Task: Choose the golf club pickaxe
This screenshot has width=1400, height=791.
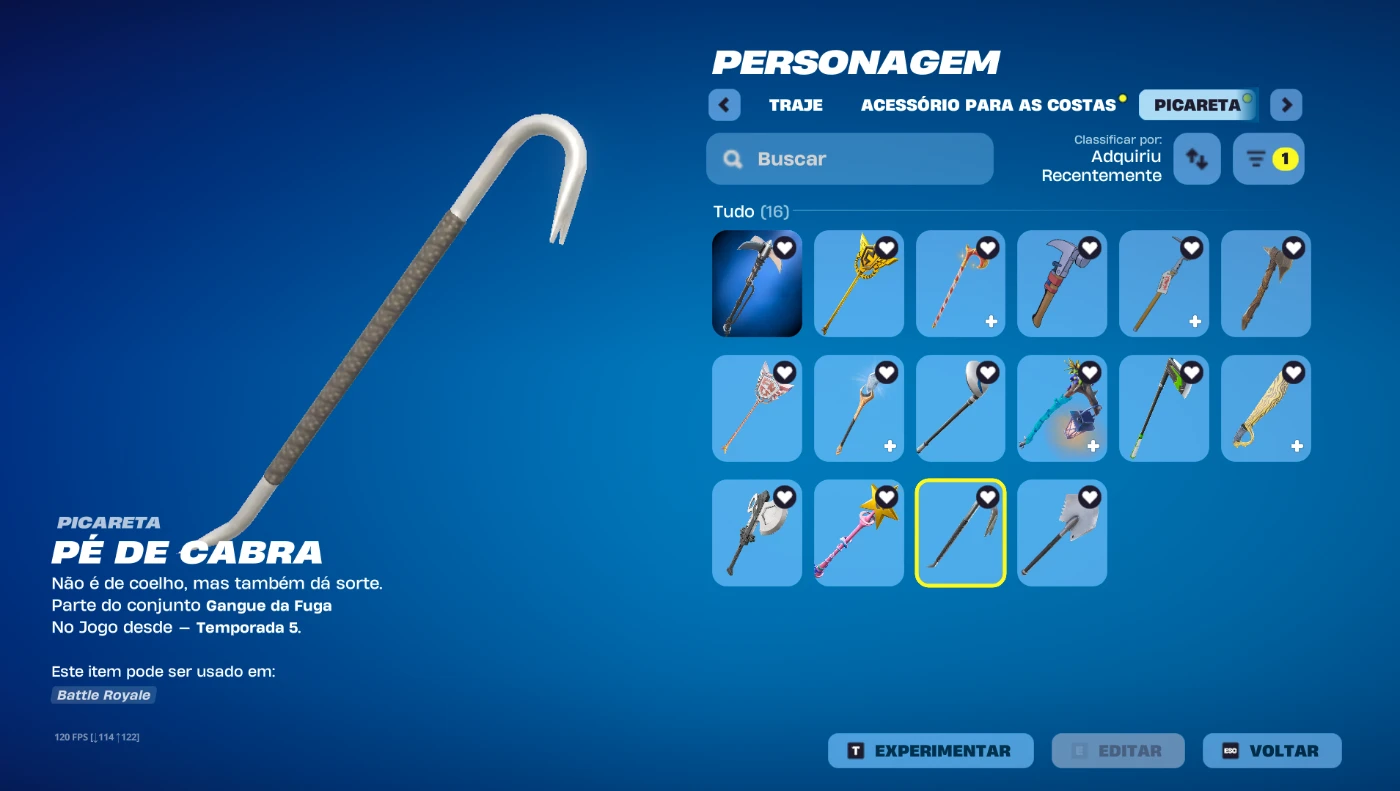Action: 960,408
